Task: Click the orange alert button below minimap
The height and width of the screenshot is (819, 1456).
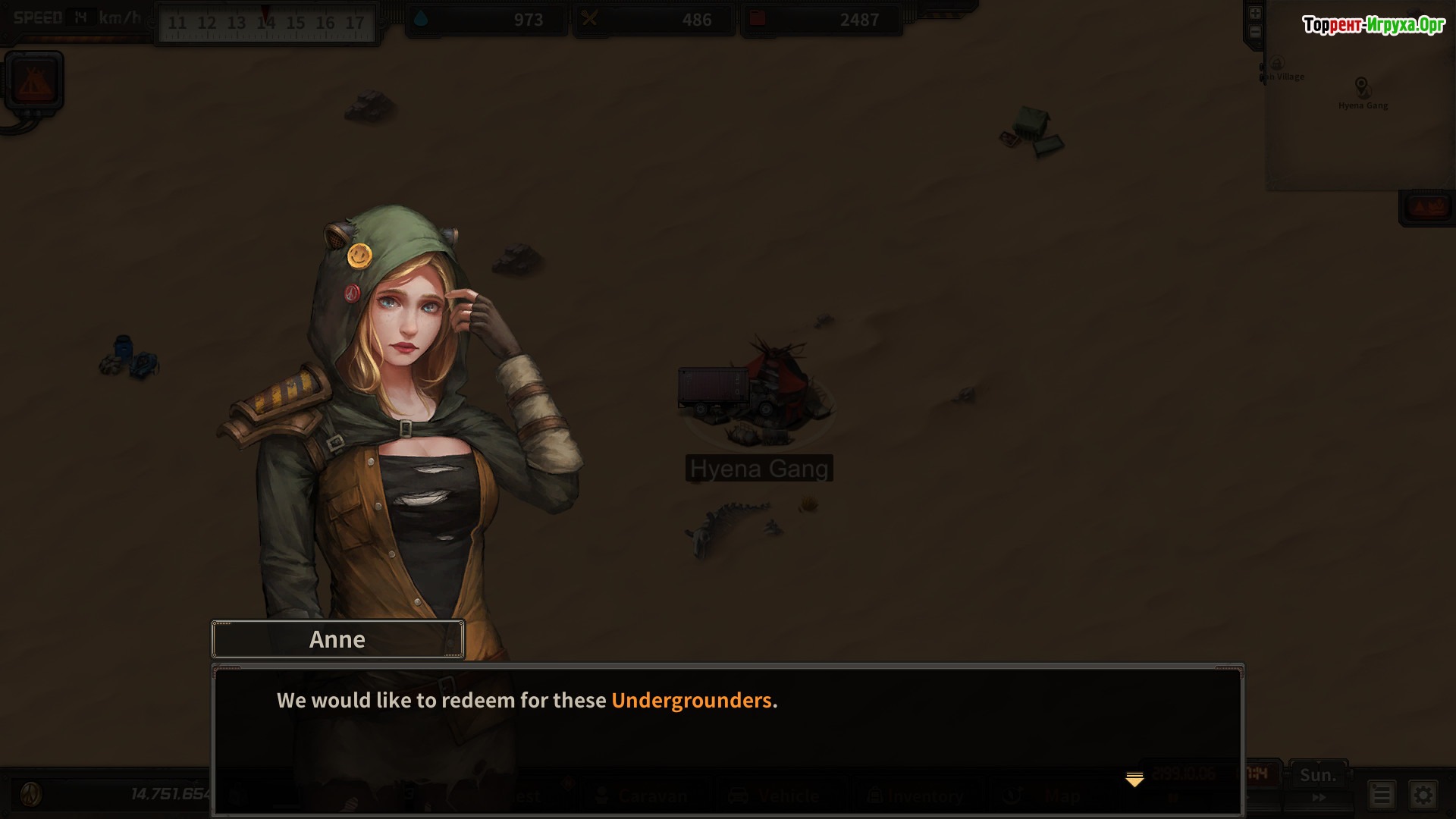Action: (x=1428, y=207)
